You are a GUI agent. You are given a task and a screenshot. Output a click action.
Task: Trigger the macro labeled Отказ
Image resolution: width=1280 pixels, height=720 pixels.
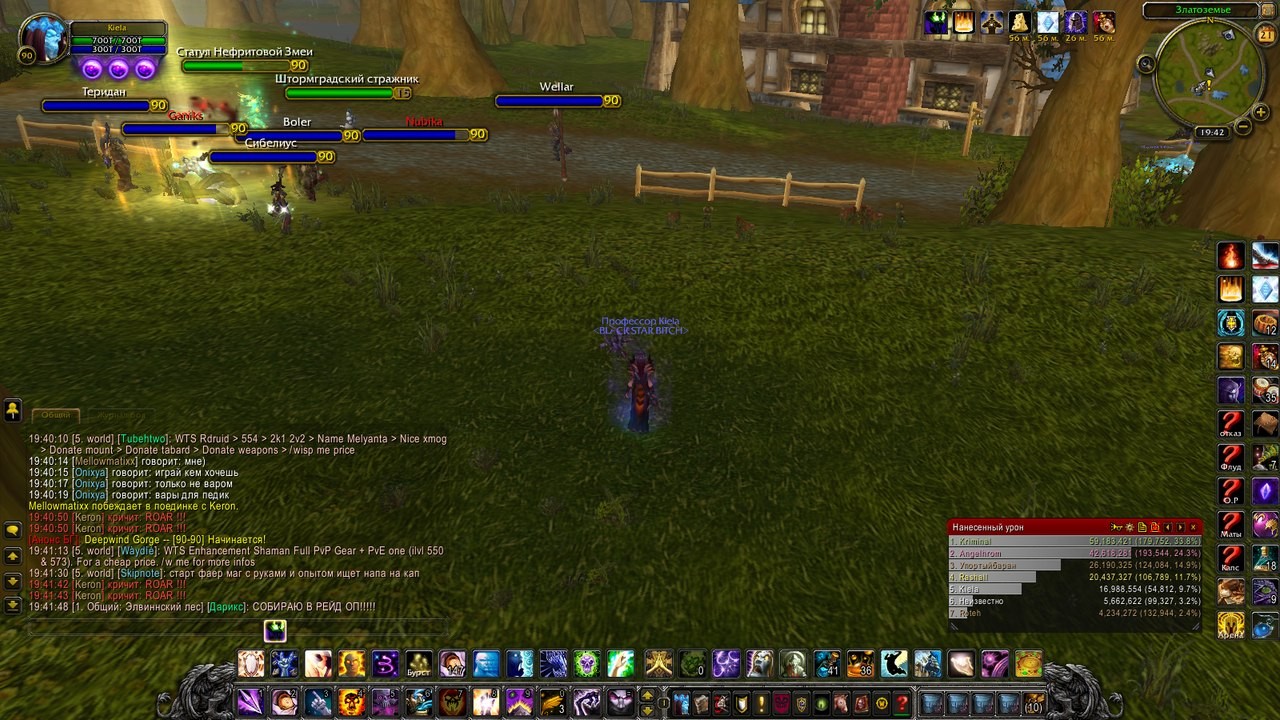coord(1230,424)
